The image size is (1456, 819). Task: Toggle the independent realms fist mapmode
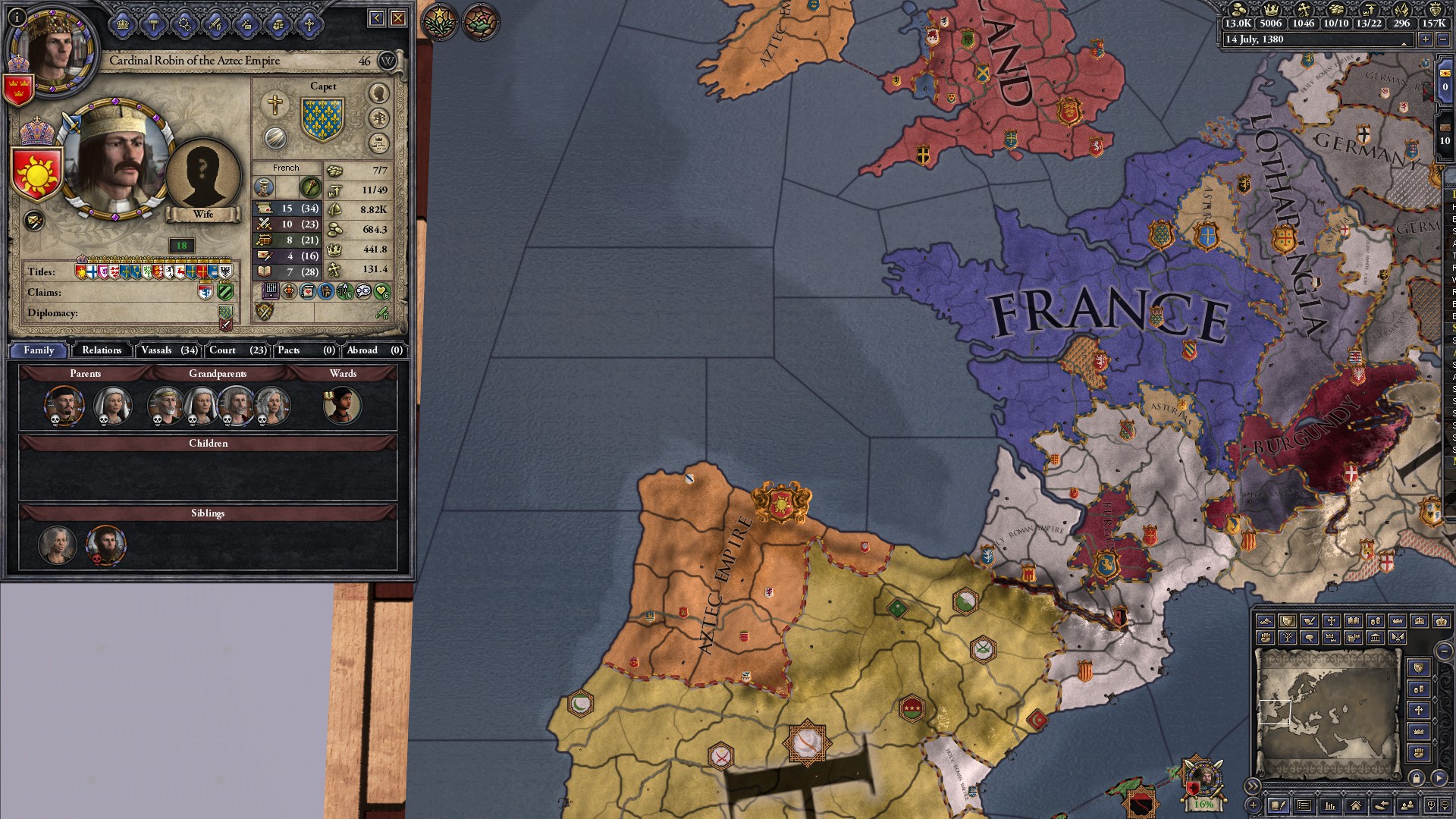[x=1265, y=638]
